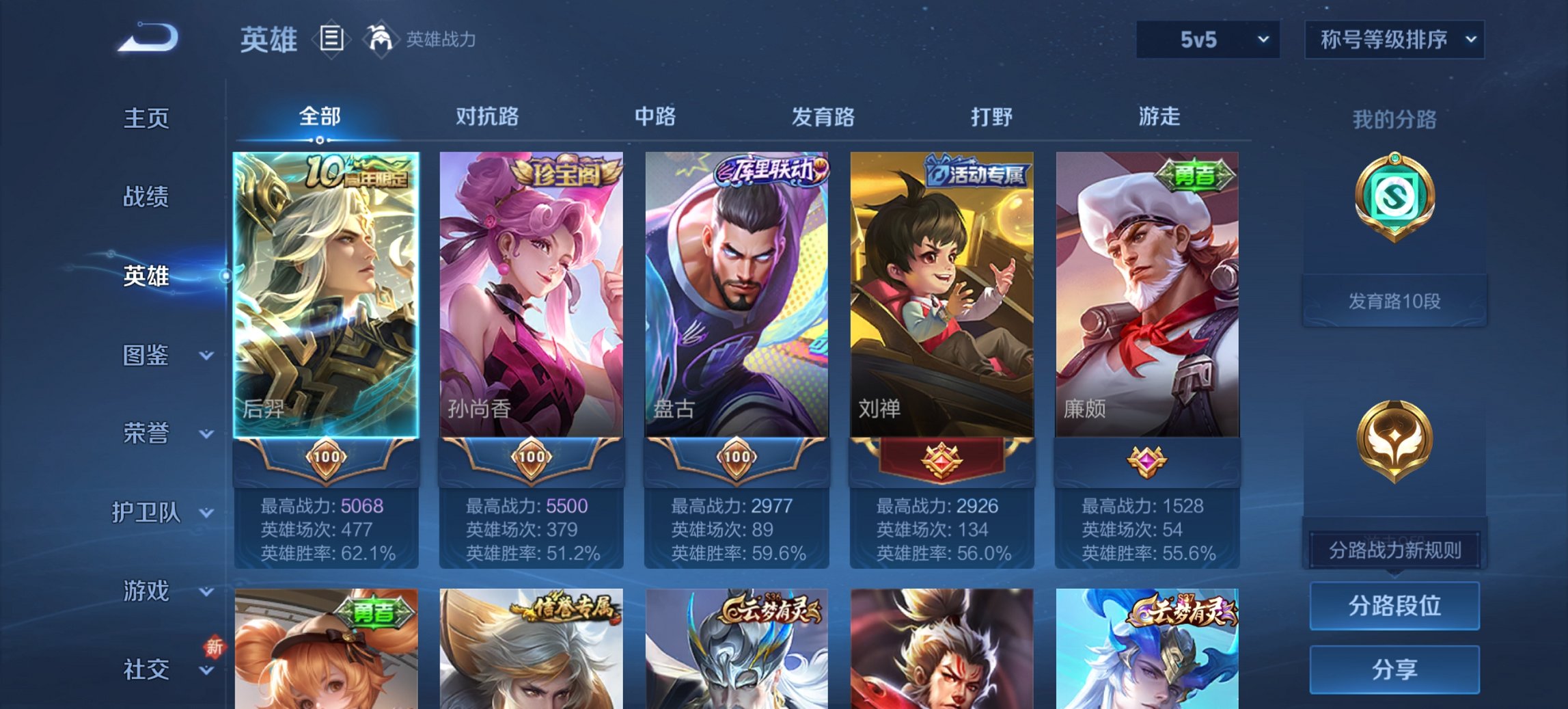1568x709 pixels.
Task: Expand the 图鉴 sidebar section
Action: coord(147,356)
